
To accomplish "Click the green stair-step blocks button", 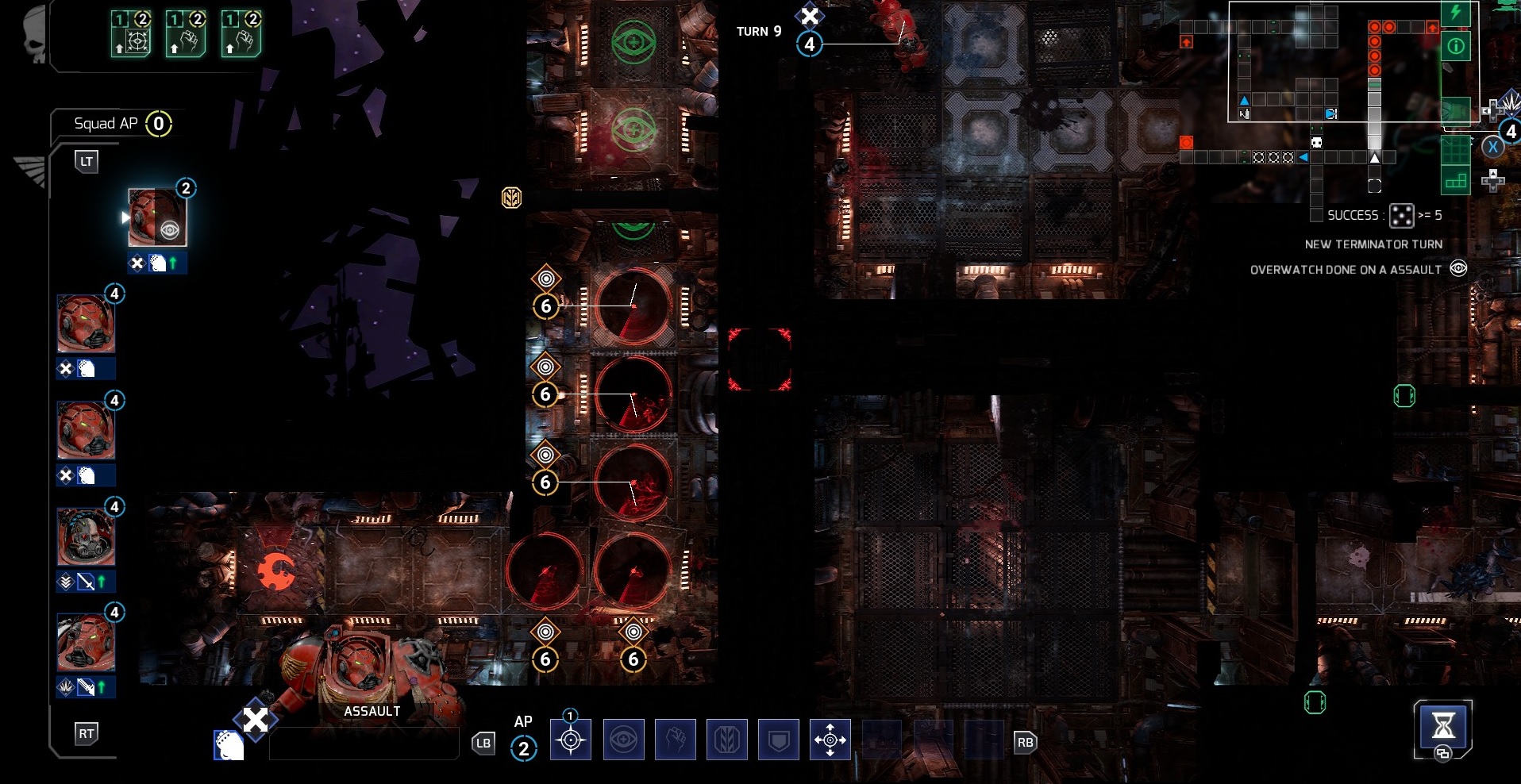I will (1456, 181).
